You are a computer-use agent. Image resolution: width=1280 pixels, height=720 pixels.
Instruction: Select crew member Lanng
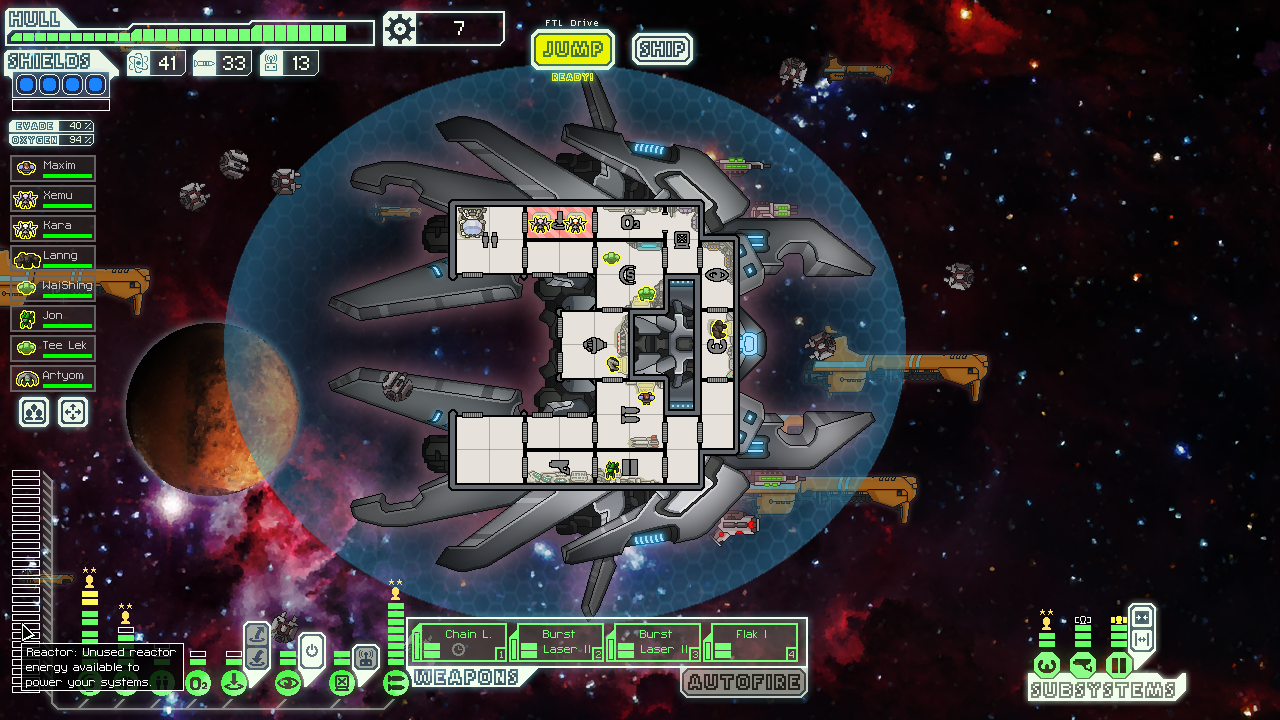54,259
